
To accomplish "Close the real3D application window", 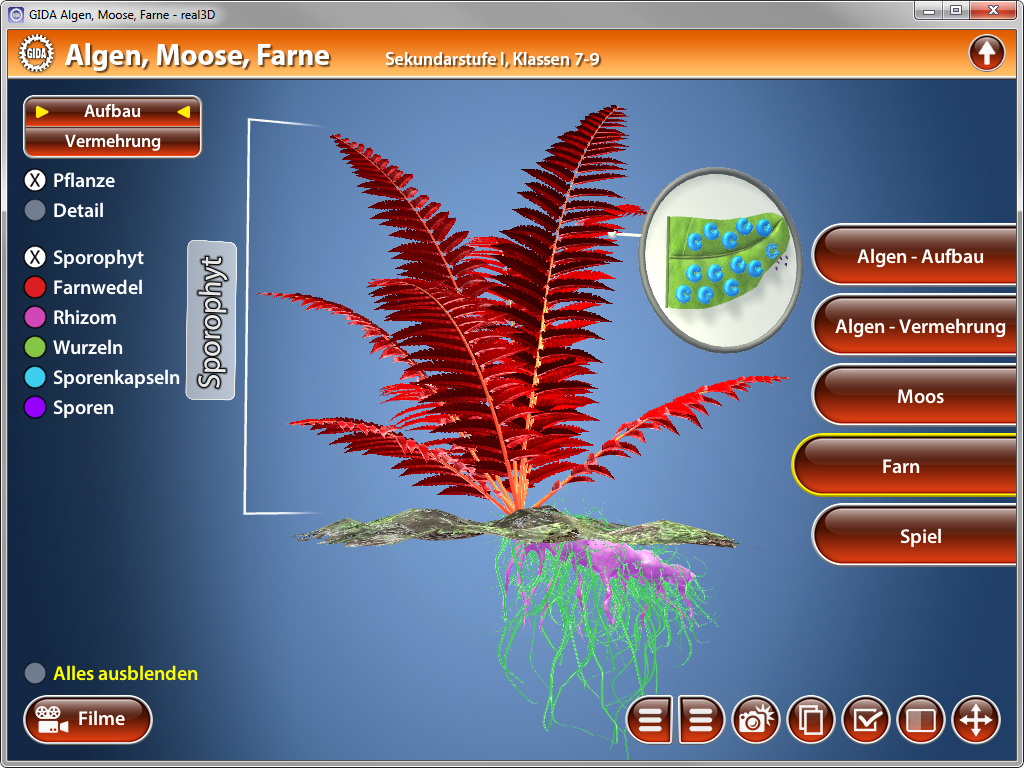I will 993,10.
